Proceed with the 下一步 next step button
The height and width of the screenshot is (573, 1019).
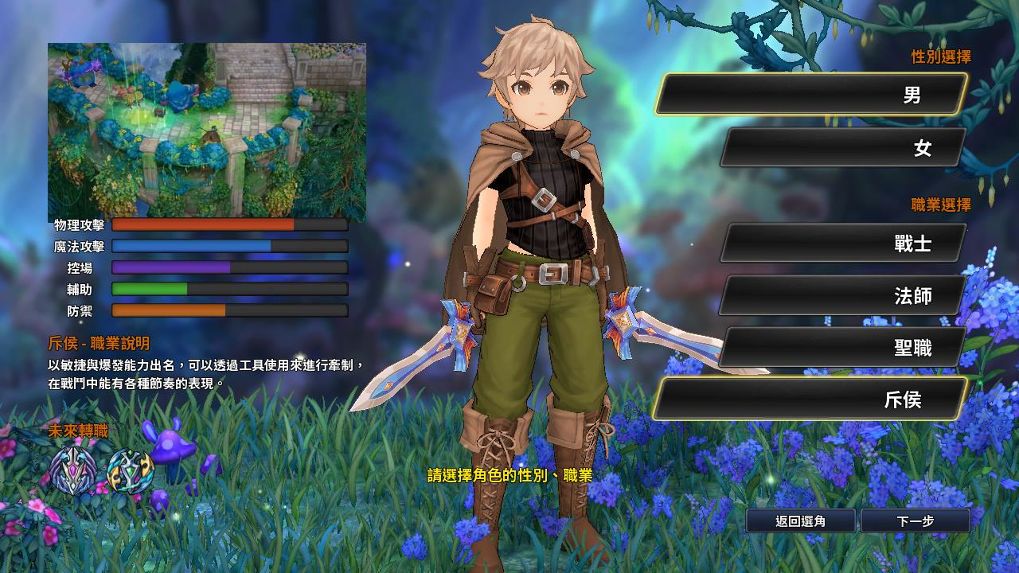tap(914, 521)
